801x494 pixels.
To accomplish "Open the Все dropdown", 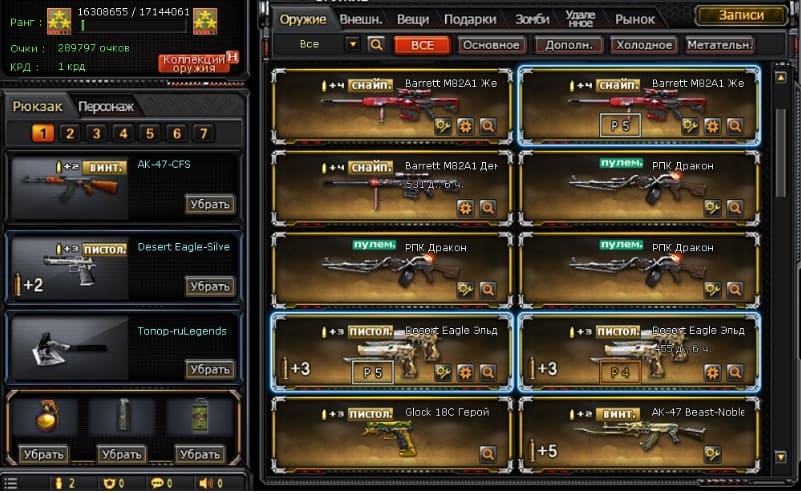I will click(x=352, y=44).
